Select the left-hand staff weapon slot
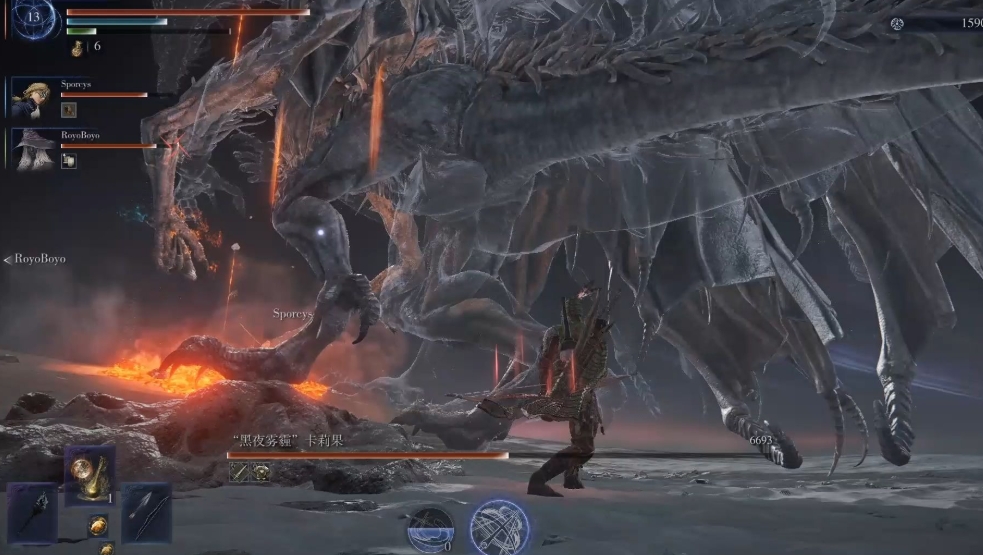Viewport: 983px width, 555px height. point(32,512)
